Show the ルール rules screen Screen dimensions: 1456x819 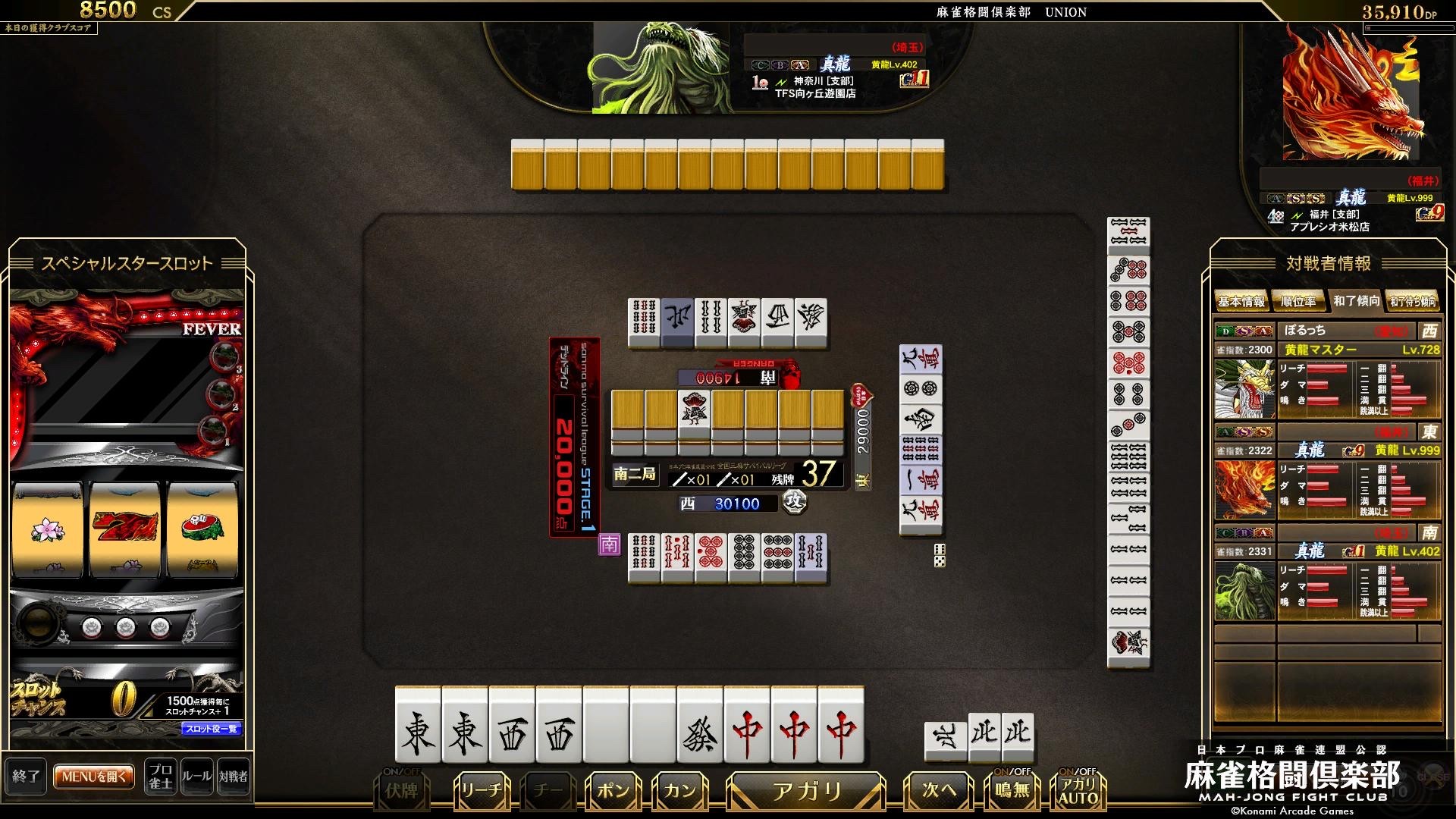[196, 777]
